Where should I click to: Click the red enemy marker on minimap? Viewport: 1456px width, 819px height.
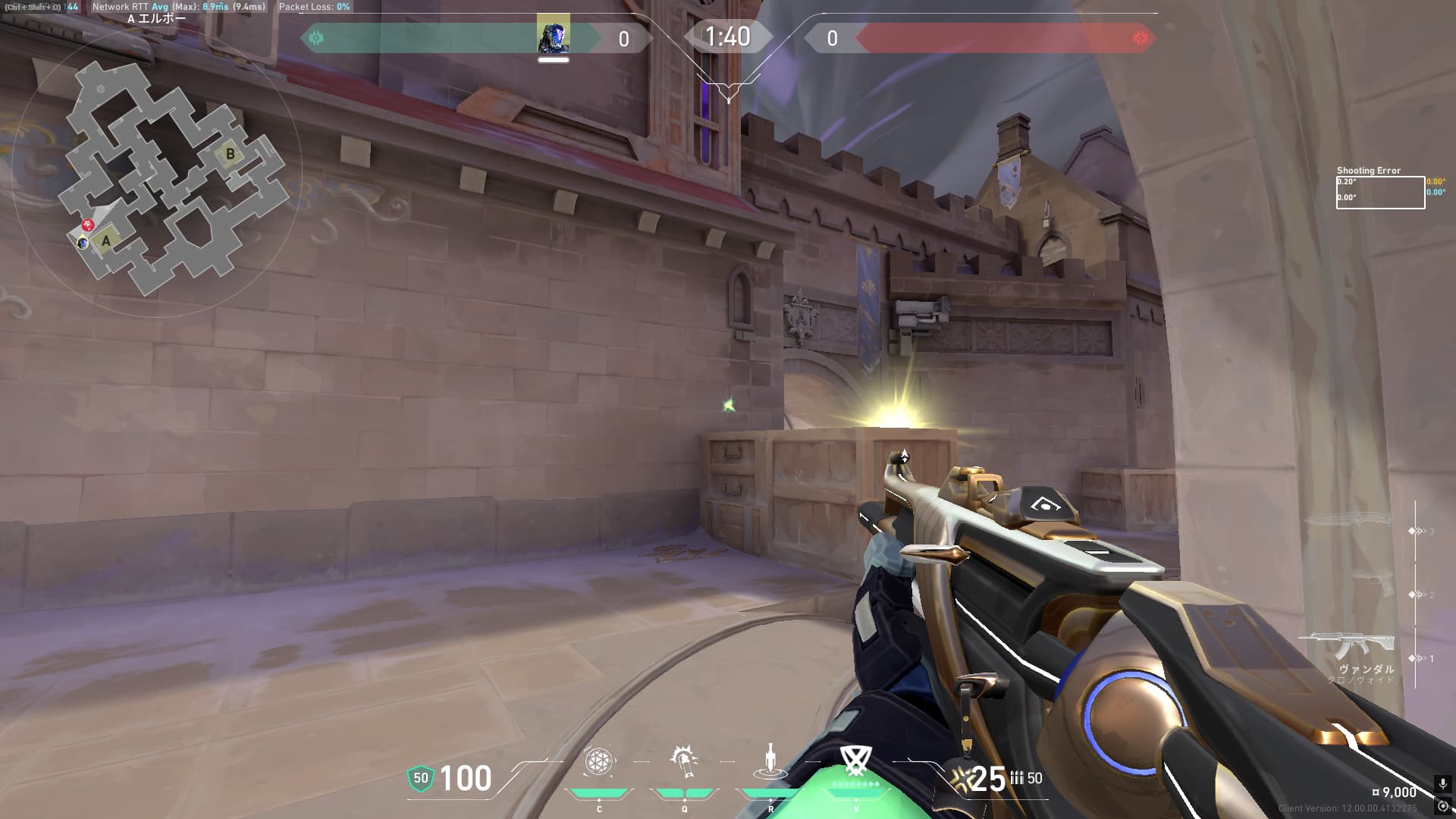point(88,225)
